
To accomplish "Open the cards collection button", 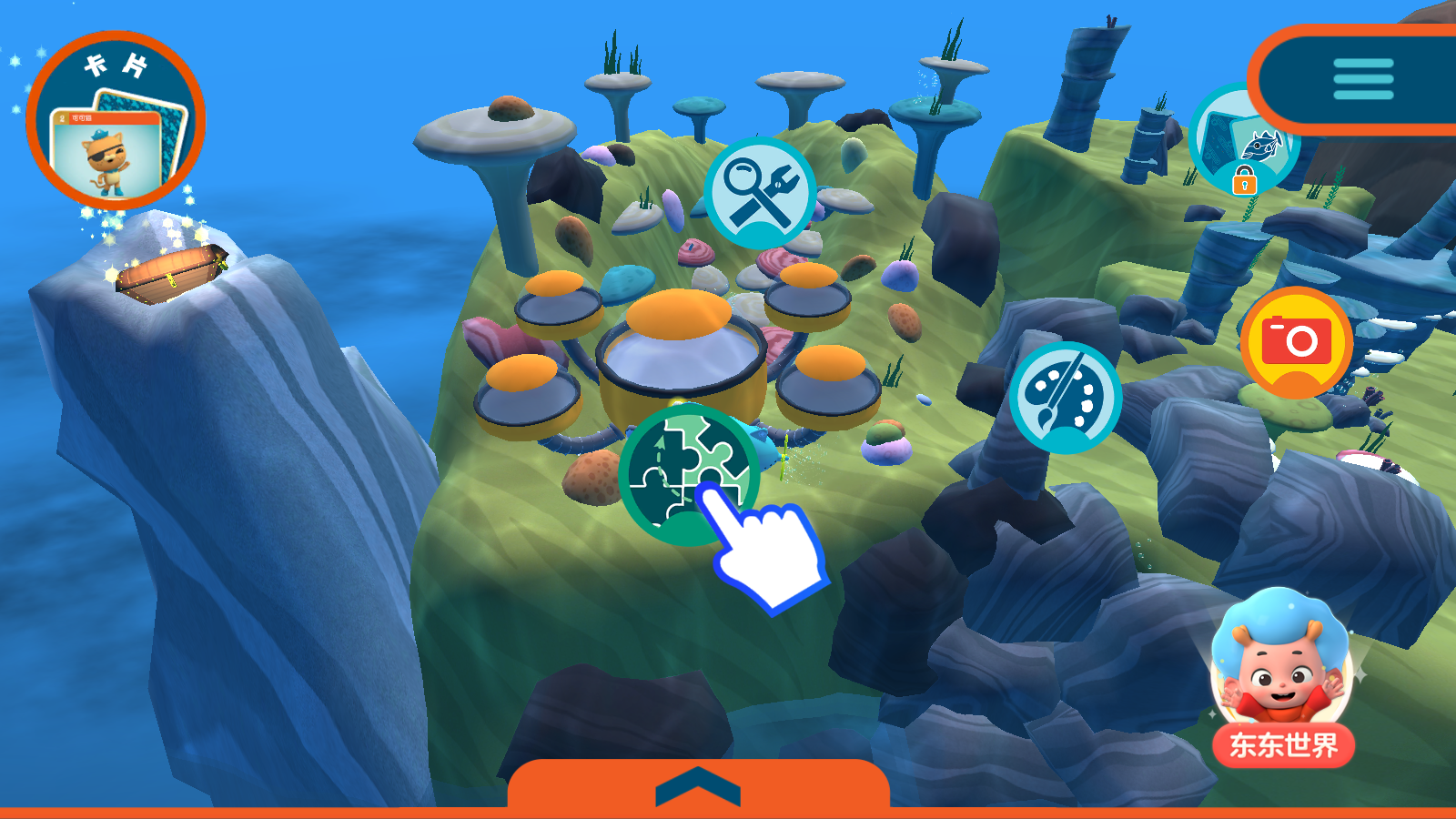I will click(116, 120).
